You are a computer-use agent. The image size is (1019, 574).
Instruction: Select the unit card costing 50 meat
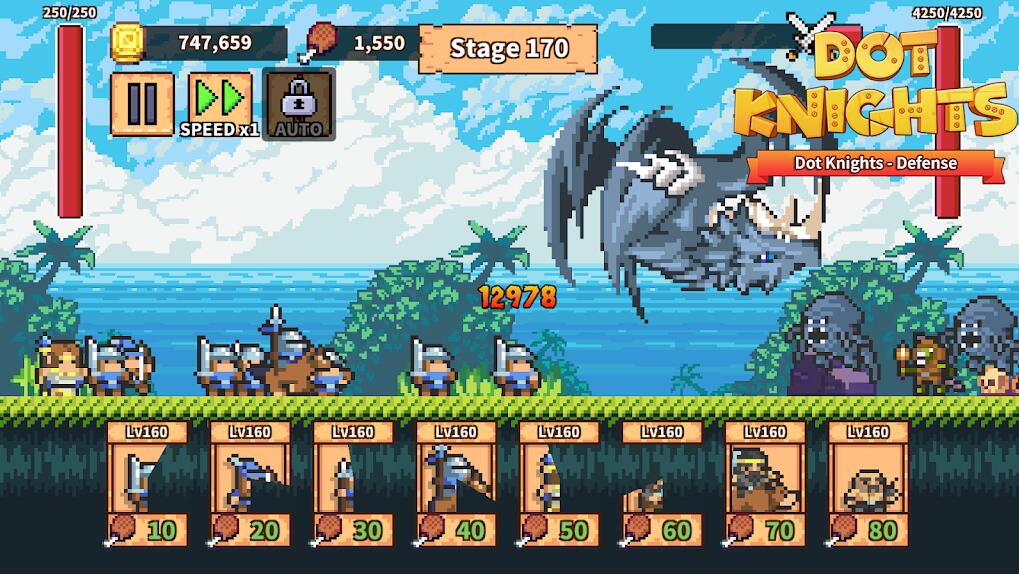(559, 485)
